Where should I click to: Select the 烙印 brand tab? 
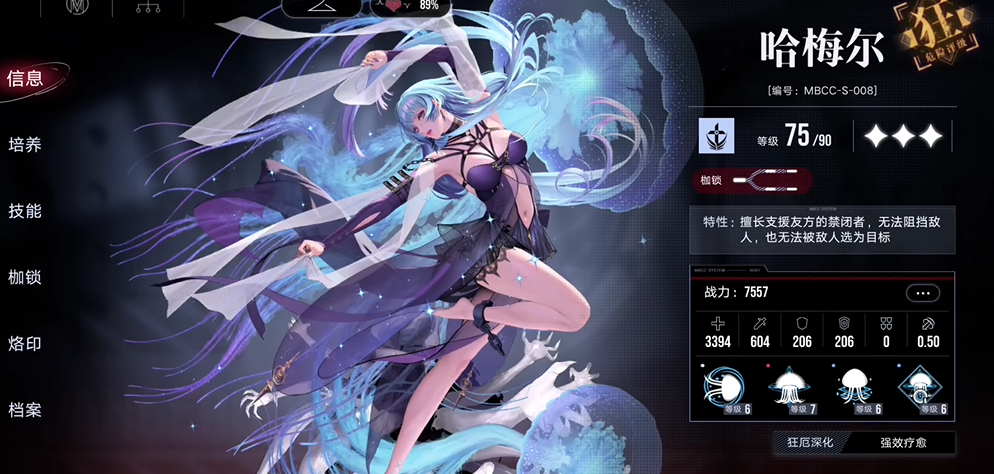pyautogui.click(x=26, y=343)
